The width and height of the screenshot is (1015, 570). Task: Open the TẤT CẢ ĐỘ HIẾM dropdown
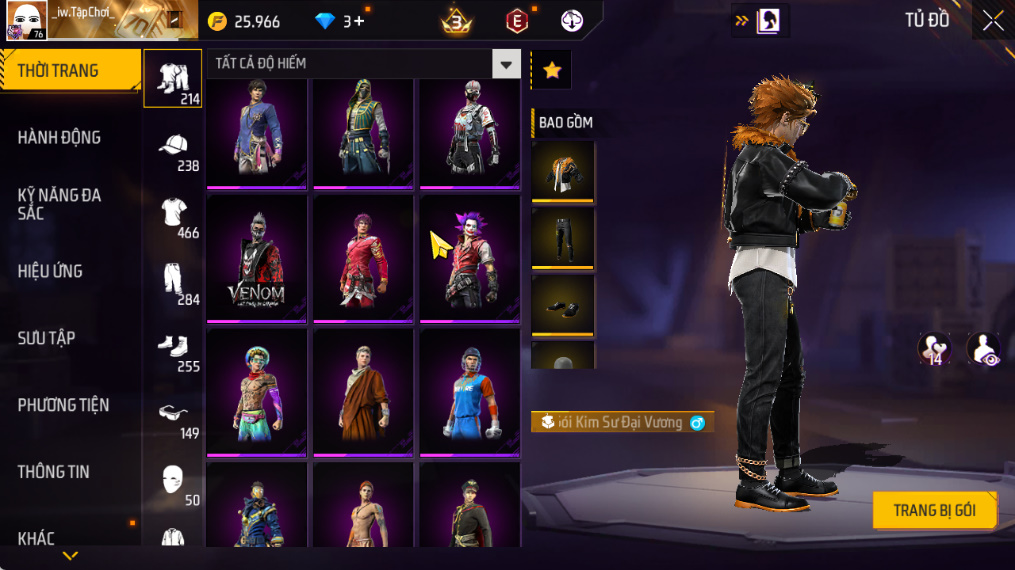506,64
